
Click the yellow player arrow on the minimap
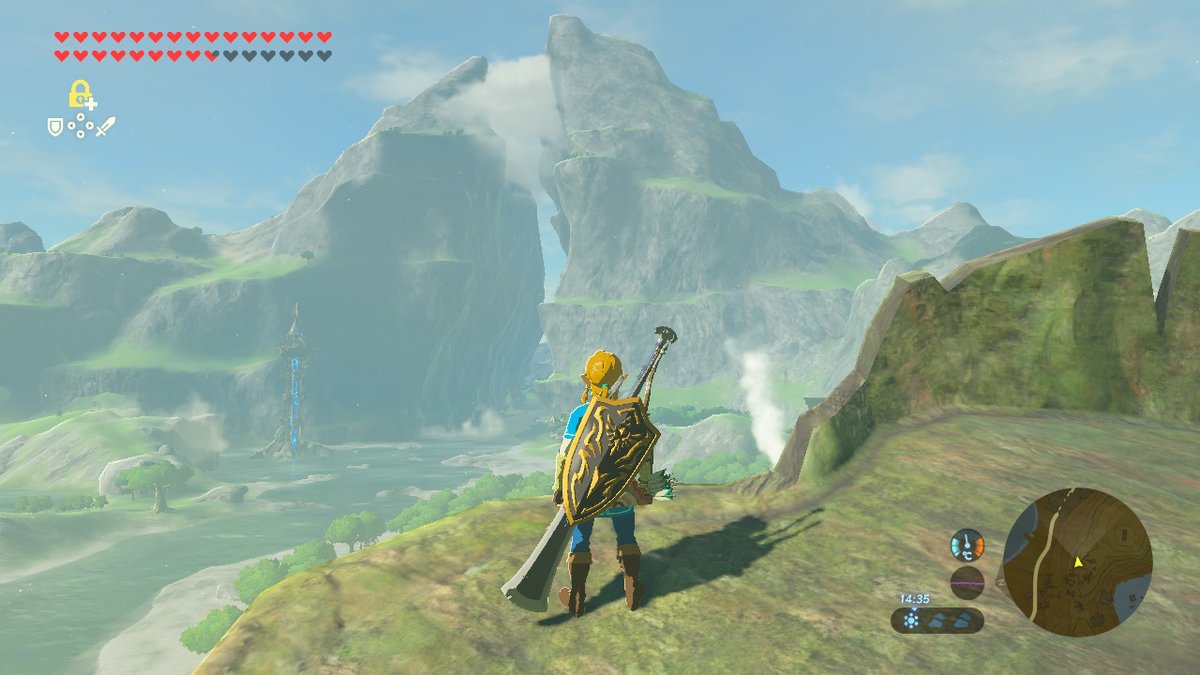[x=1079, y=562]
